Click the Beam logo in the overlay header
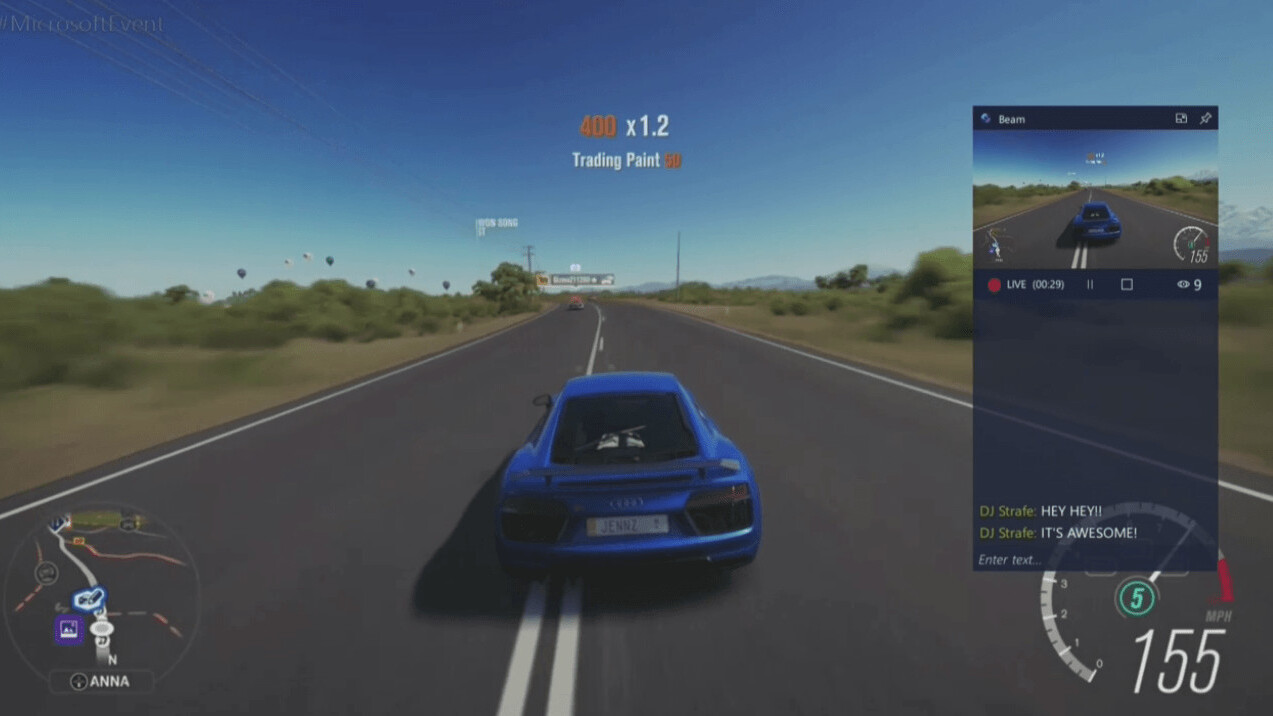 986,119
